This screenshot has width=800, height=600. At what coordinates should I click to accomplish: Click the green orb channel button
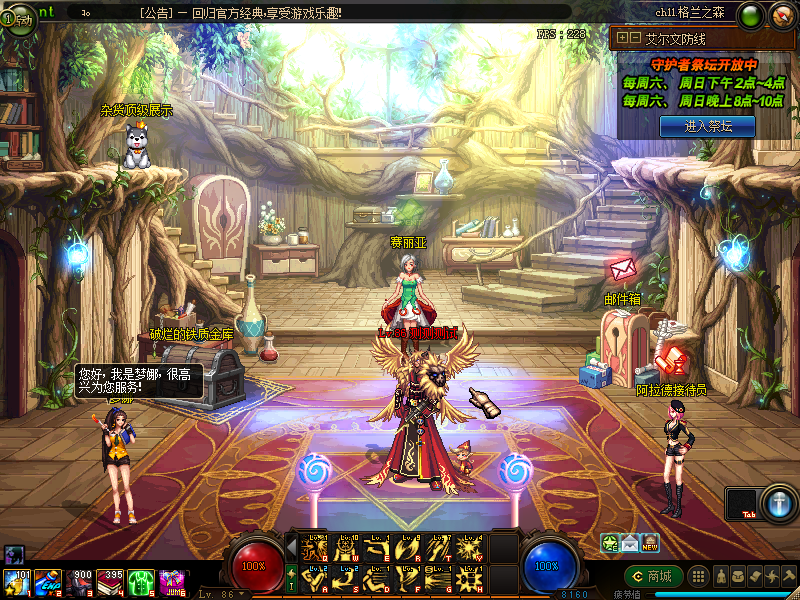pyautogui.click(x=751, y=16)
